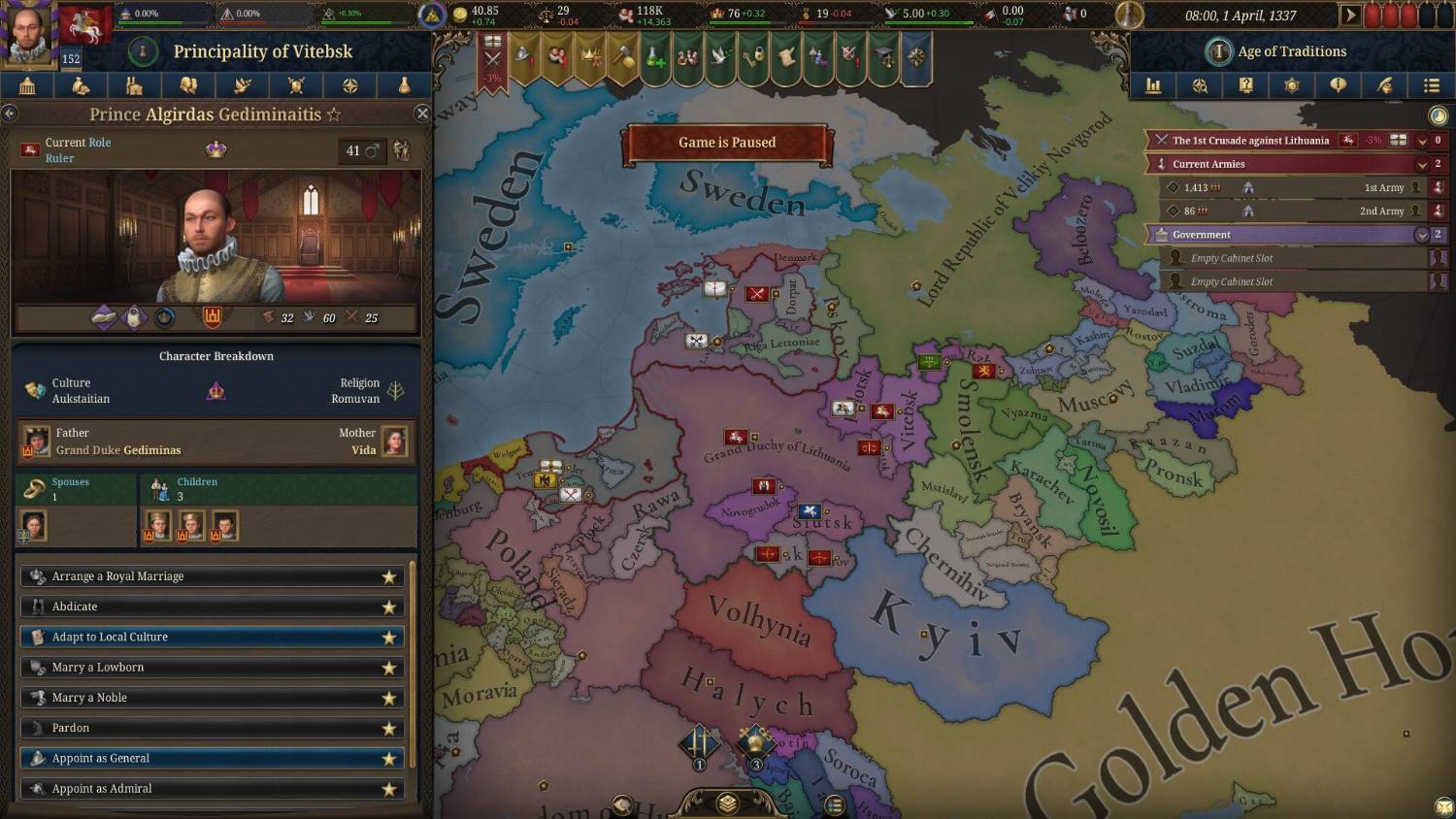
Task: Collapse the Government section
Action: coord(1422,235)
